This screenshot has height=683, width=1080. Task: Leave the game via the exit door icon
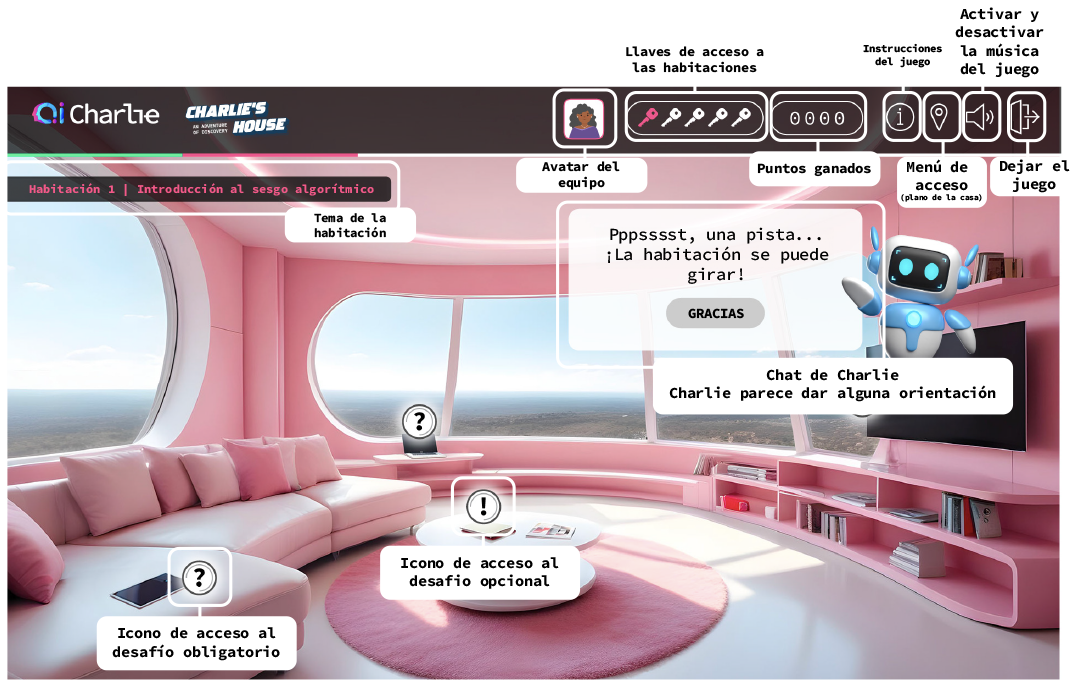tap(1025, 118)
